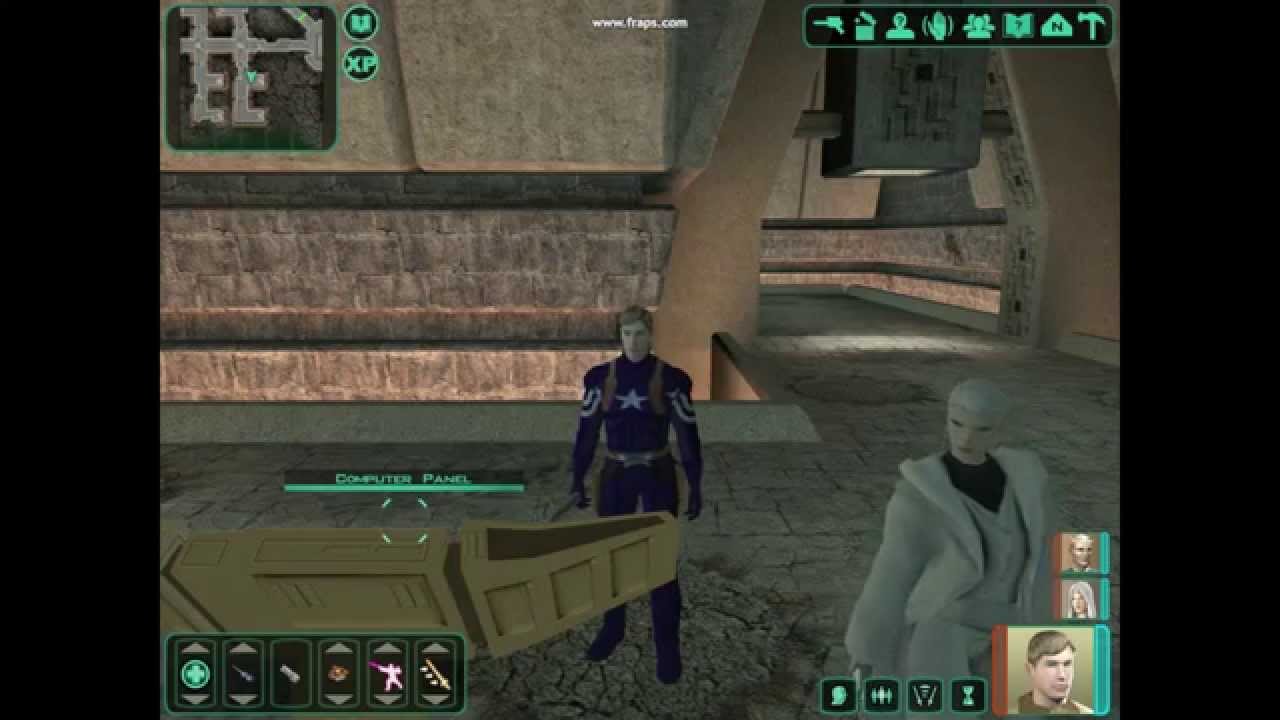Open the Options menu
1280x720 pixels.
tap(1093, 27)
